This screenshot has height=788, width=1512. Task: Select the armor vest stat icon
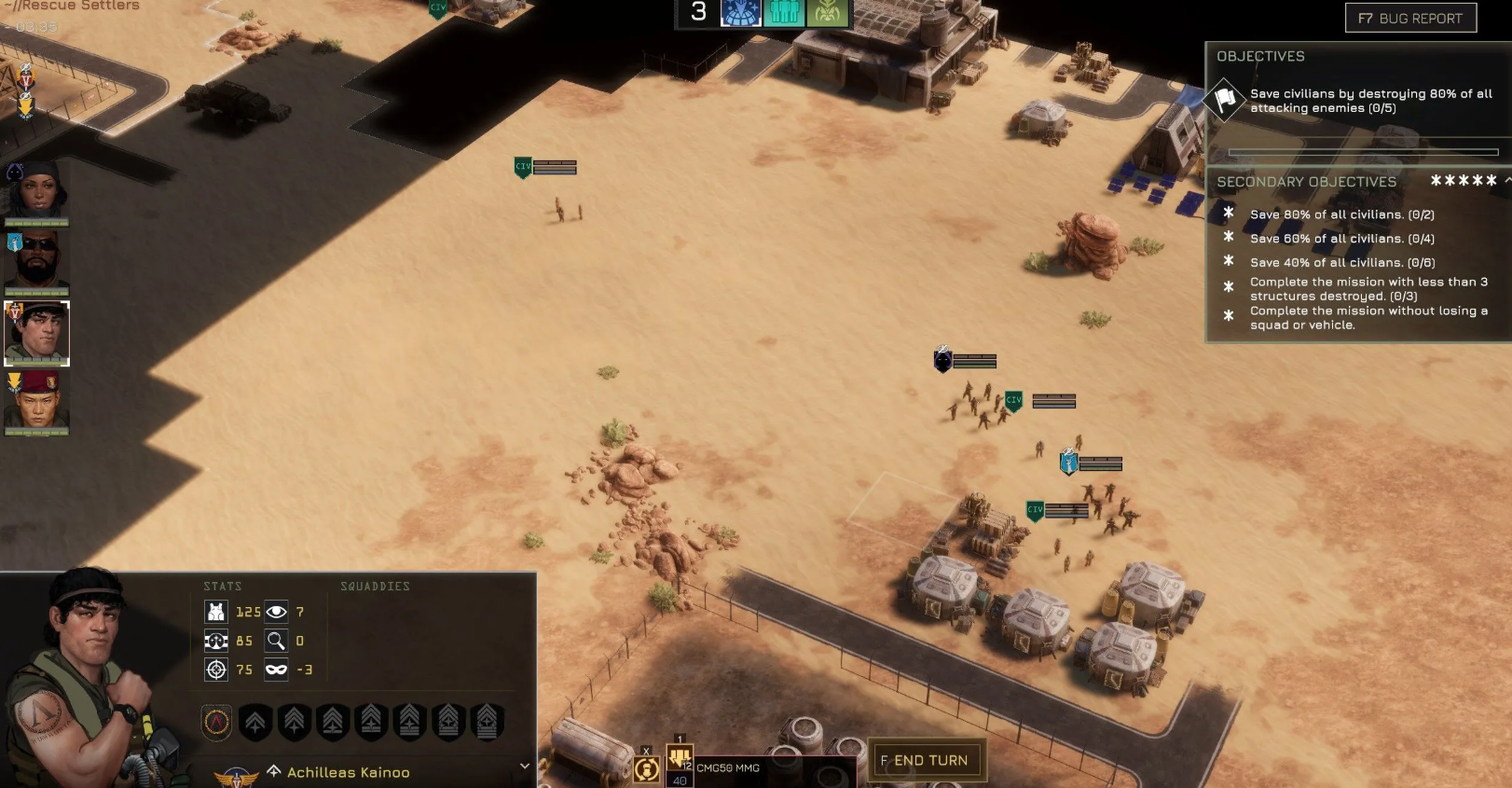click(216, 612)
